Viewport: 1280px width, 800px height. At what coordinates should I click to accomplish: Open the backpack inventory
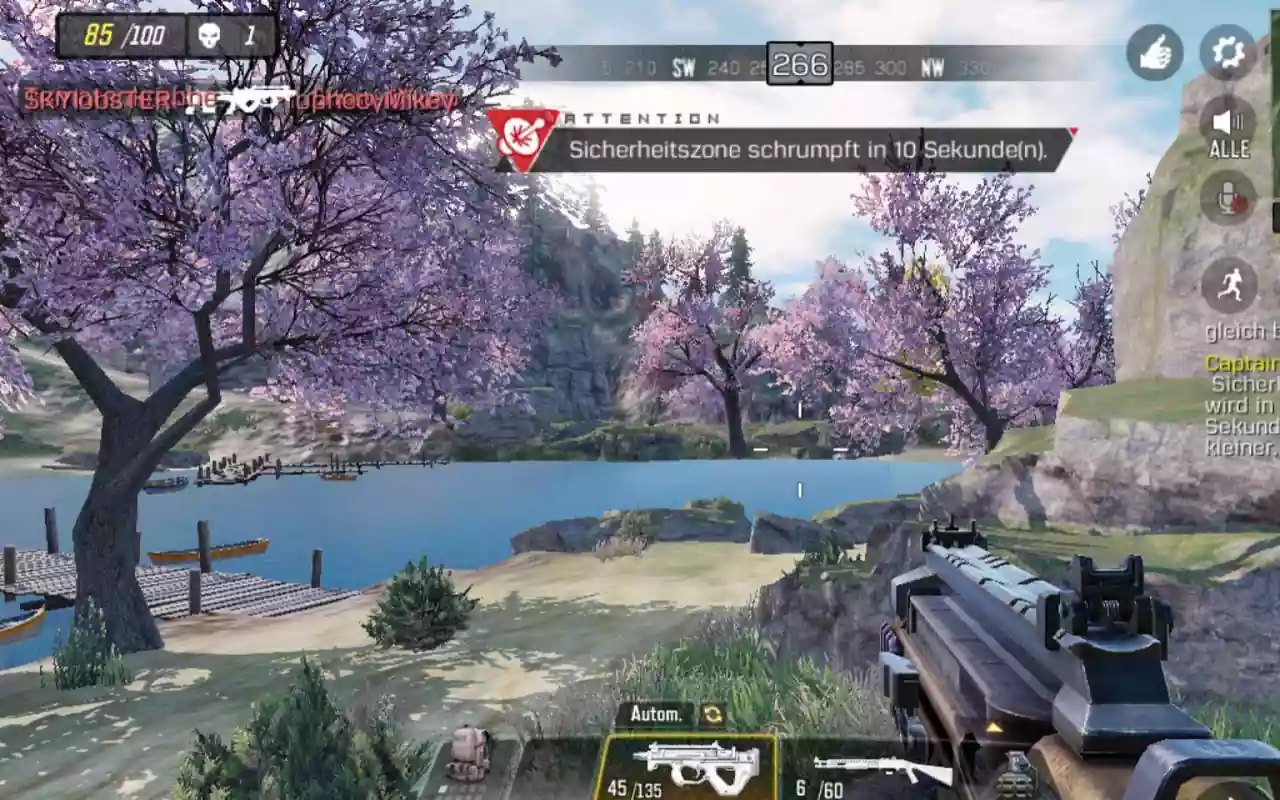[468, 755]
